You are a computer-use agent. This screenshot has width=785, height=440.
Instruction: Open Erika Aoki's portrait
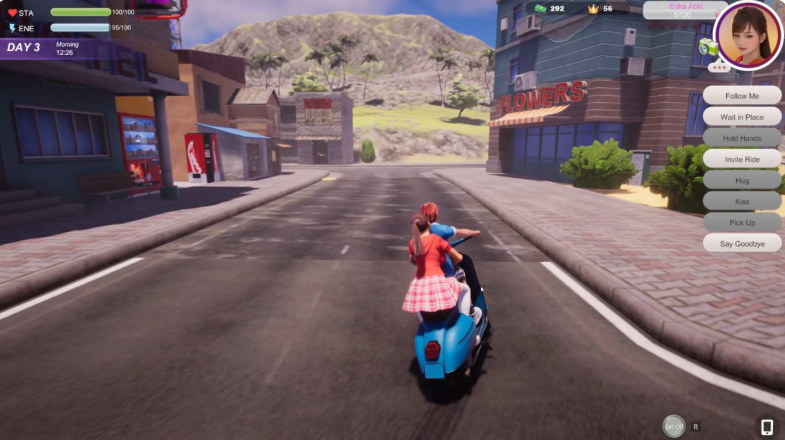point(750,34)
